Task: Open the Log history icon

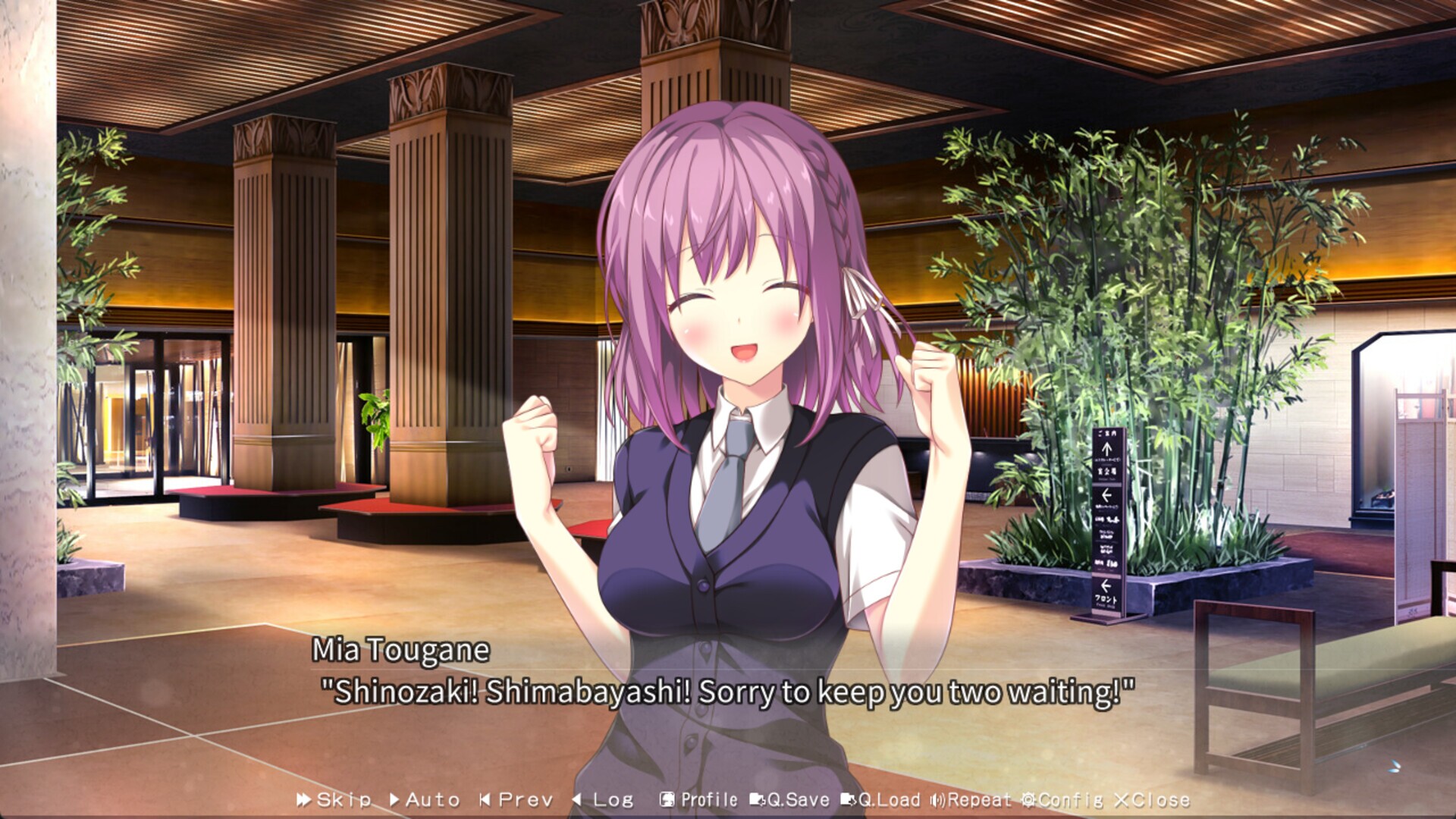Action: click(577, 799)
